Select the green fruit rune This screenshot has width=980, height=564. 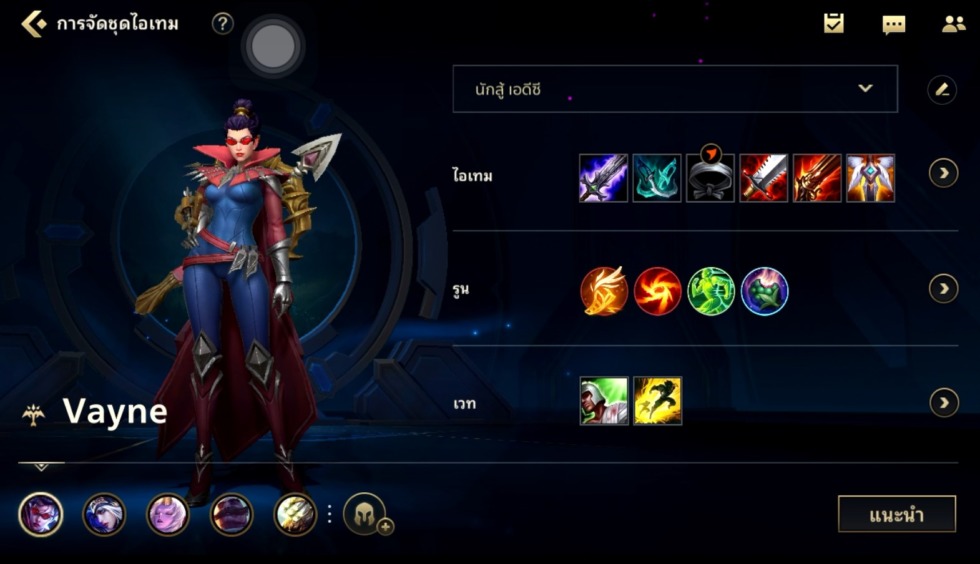[x=765, y=291]
